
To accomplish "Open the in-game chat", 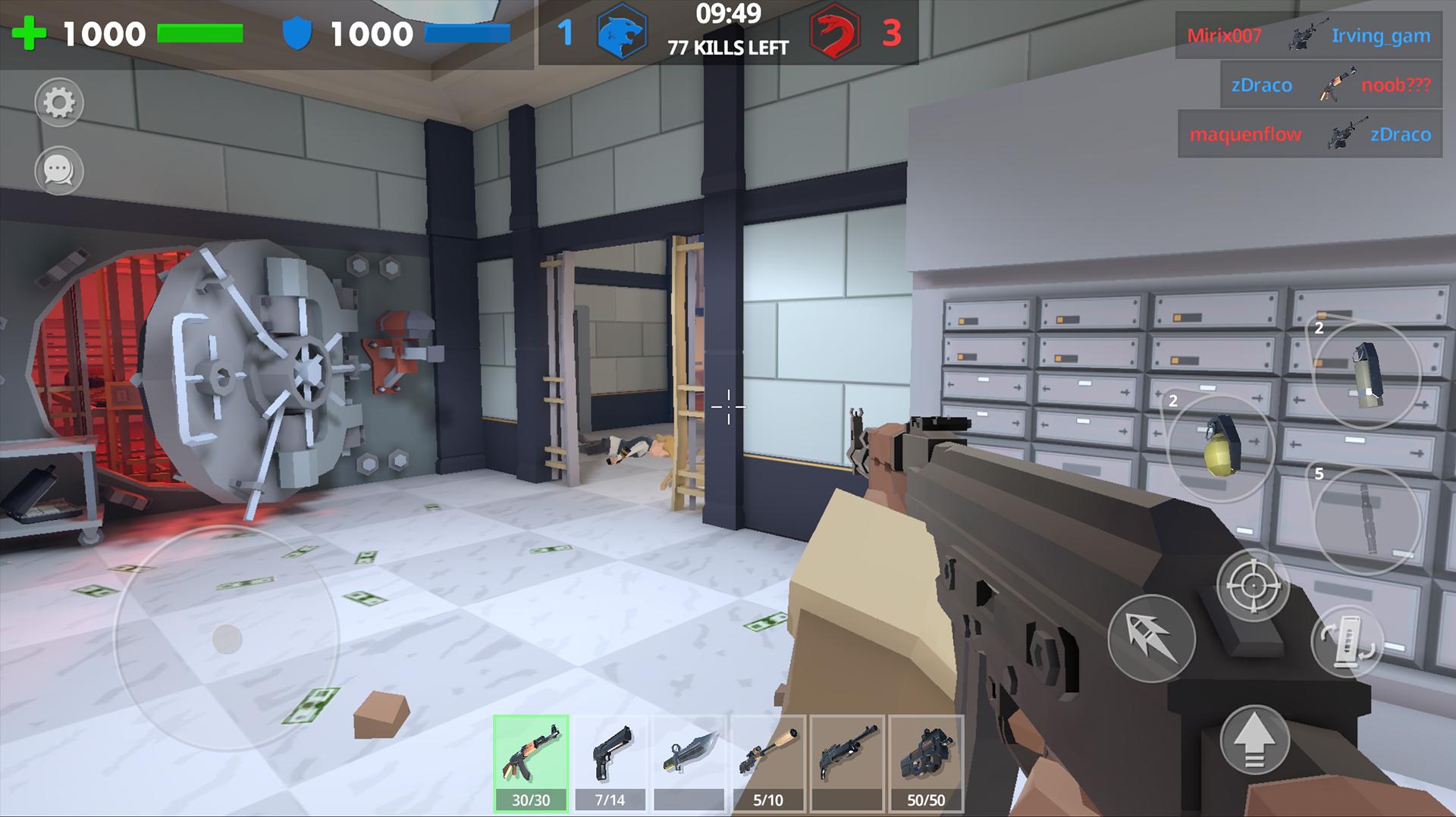I will 60,171.
